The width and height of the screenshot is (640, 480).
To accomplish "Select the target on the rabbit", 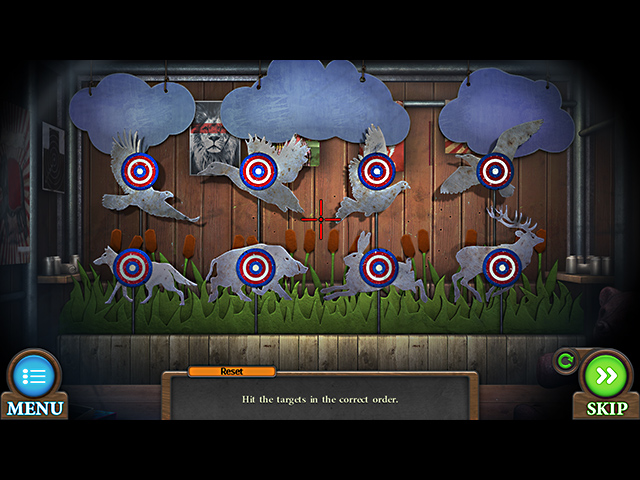I will pos(378,267).
